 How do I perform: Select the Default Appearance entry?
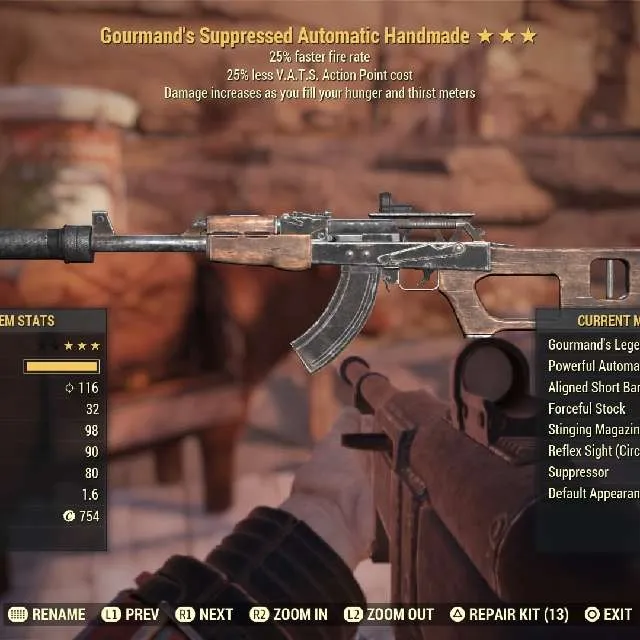pyautogui.click(x=593, y=494)
